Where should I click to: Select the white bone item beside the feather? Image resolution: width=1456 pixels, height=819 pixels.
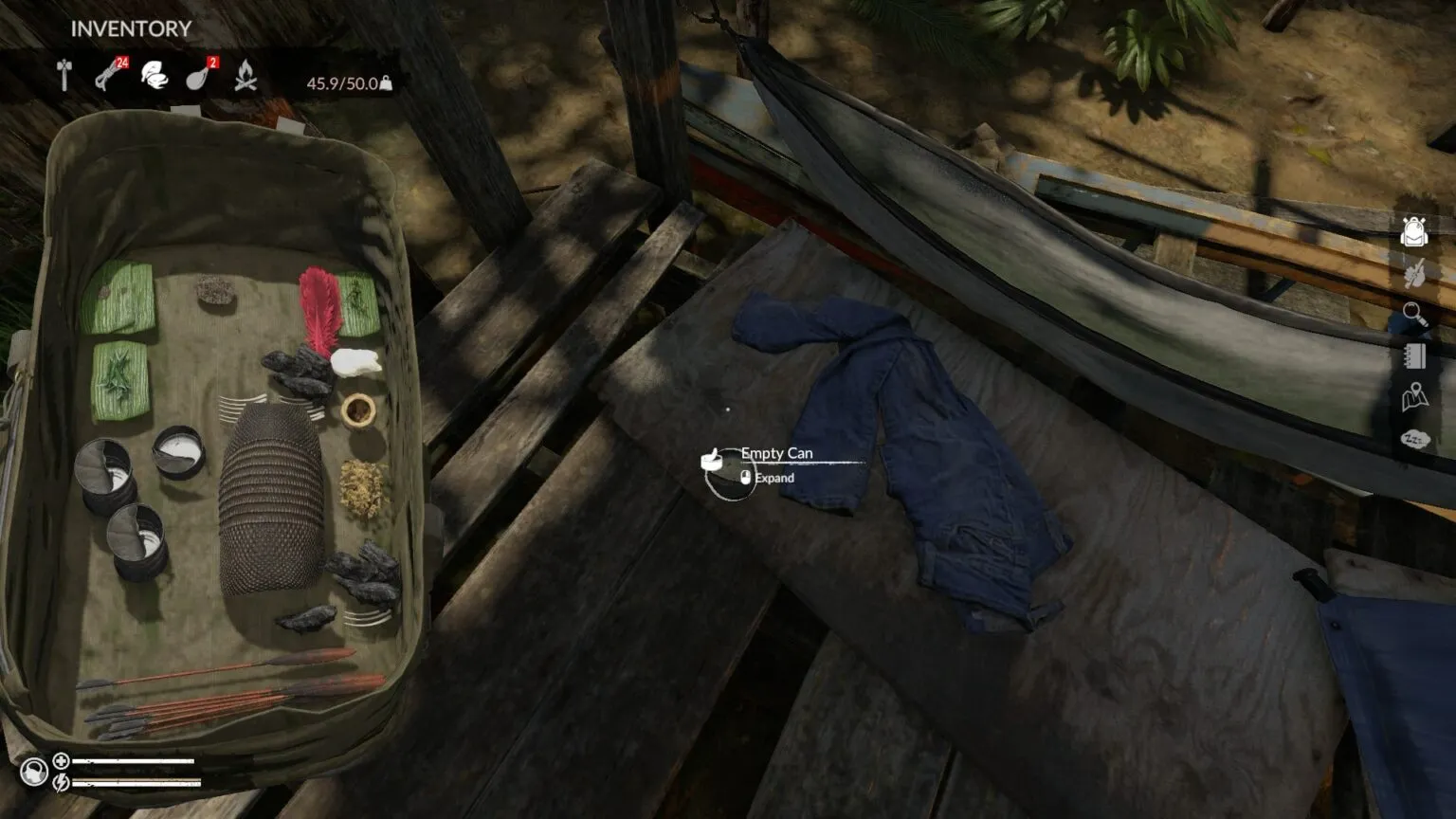tap(355, 361)
